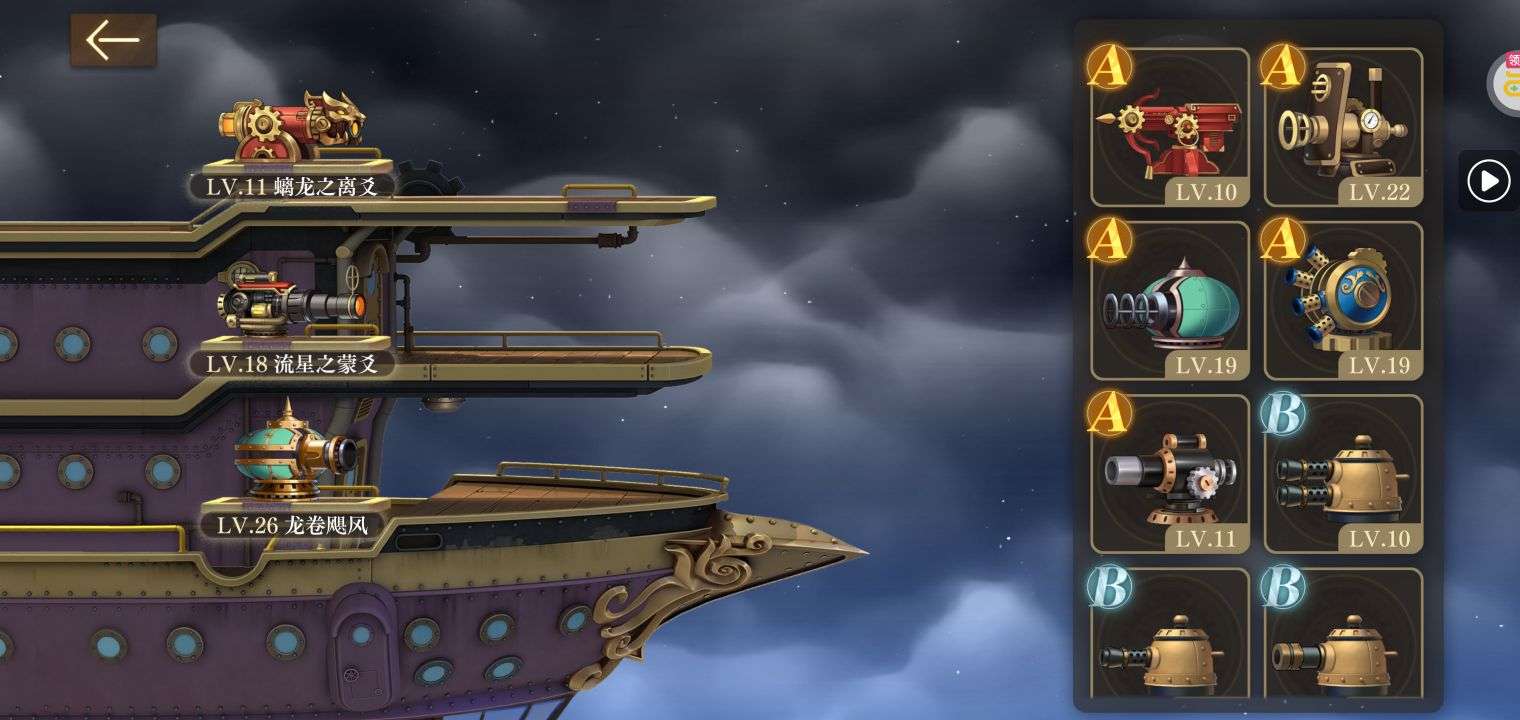Select the black cannon marked LV.11
The image size is (1520, 720).
coord(1170,475)
